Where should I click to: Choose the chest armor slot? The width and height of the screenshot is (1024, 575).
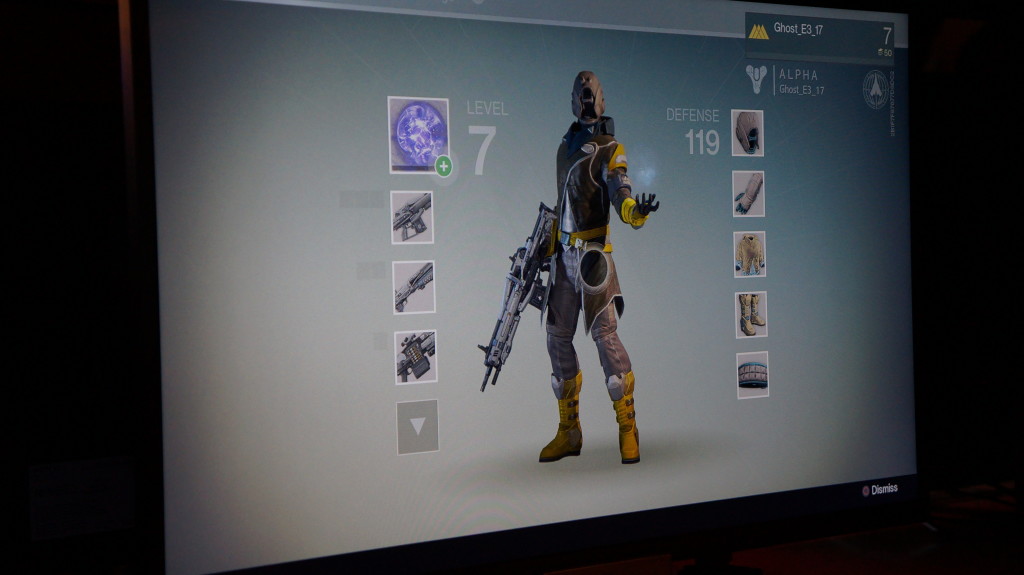(x=749, y=254)
